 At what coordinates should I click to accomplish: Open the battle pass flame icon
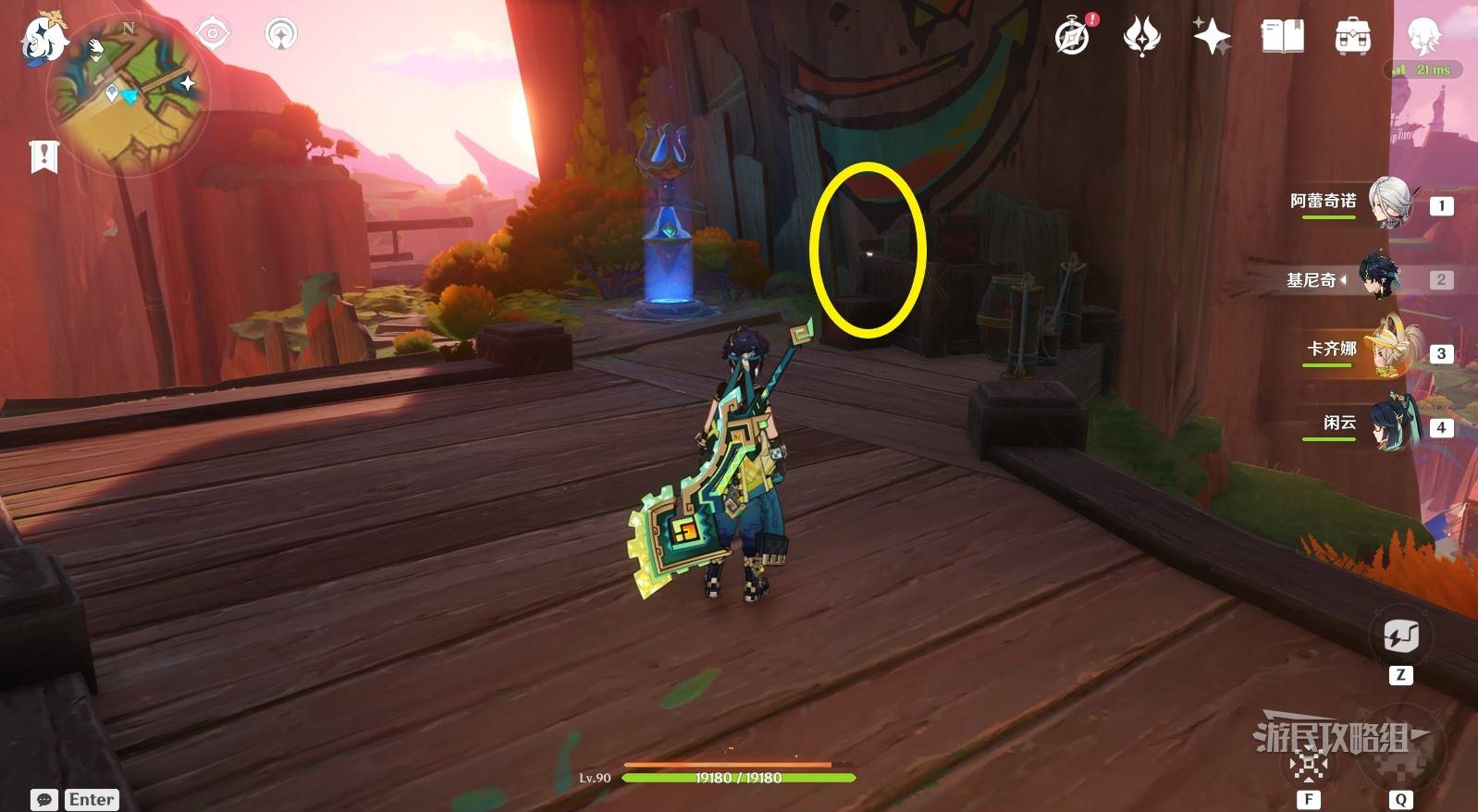(x=1142, y=36)
